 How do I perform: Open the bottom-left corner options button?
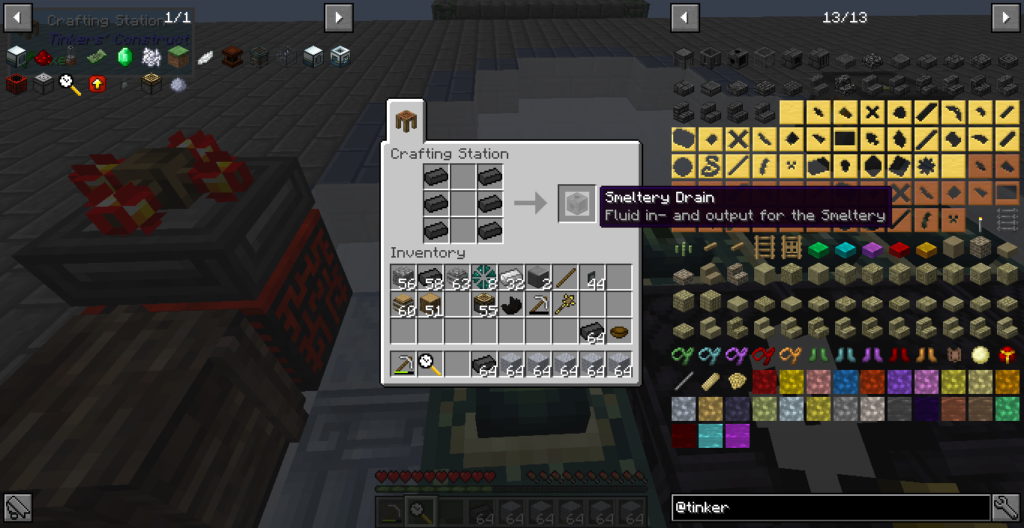tap(17, 508)
